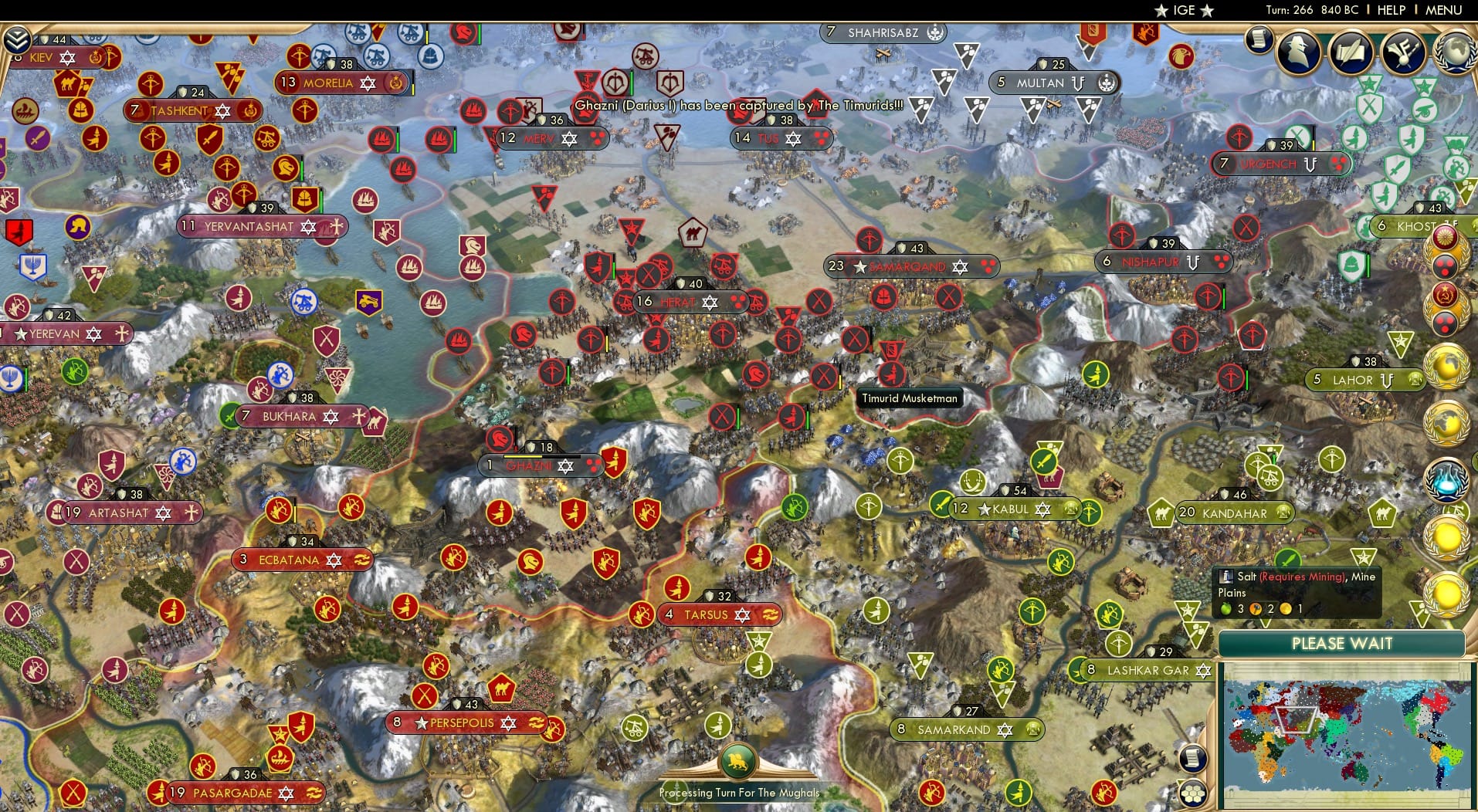Collapse the notification stack with the double chevrons

pos(17,38)
